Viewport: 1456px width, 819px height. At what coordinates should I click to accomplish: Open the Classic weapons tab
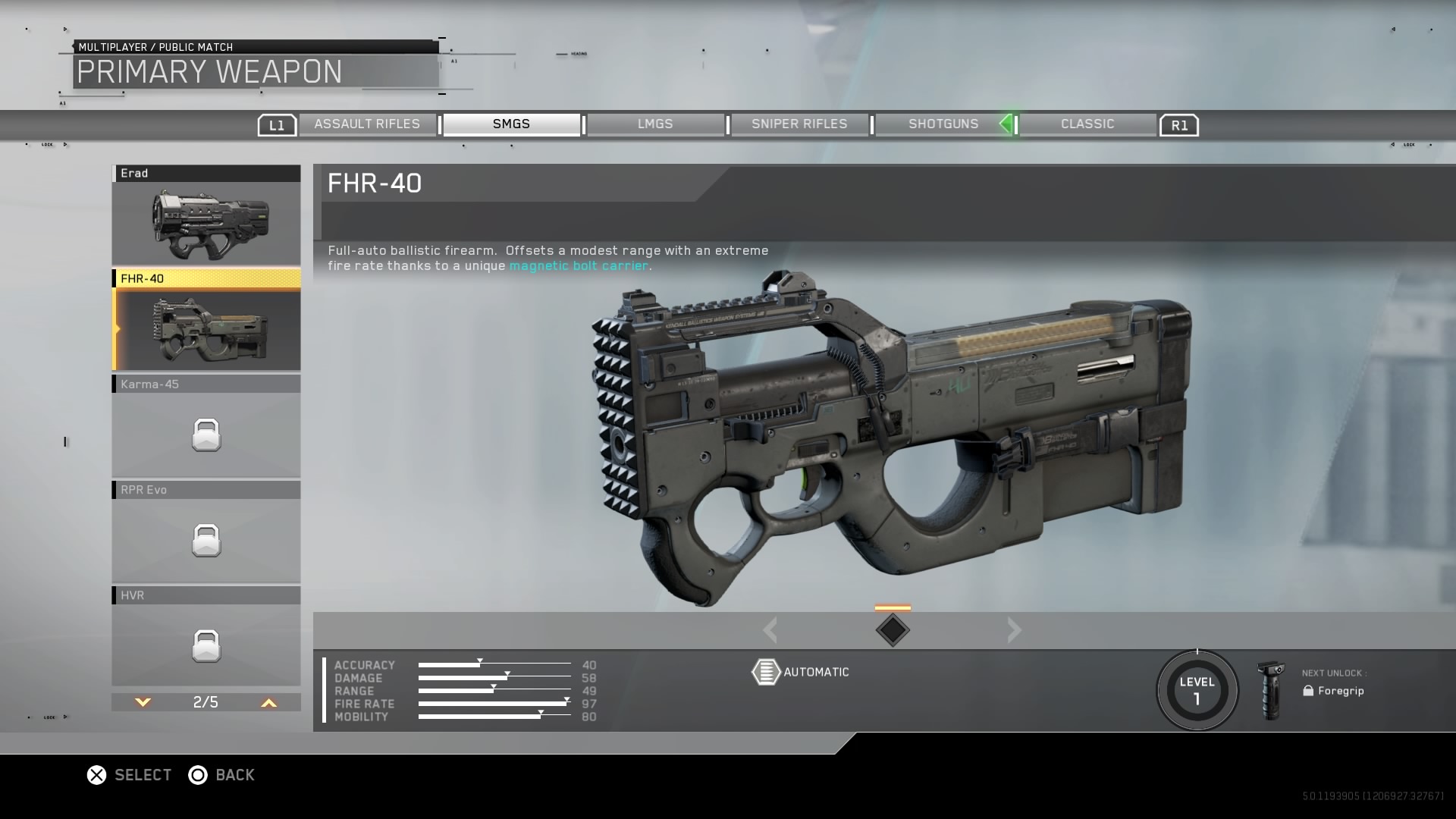click(1087, 124)
